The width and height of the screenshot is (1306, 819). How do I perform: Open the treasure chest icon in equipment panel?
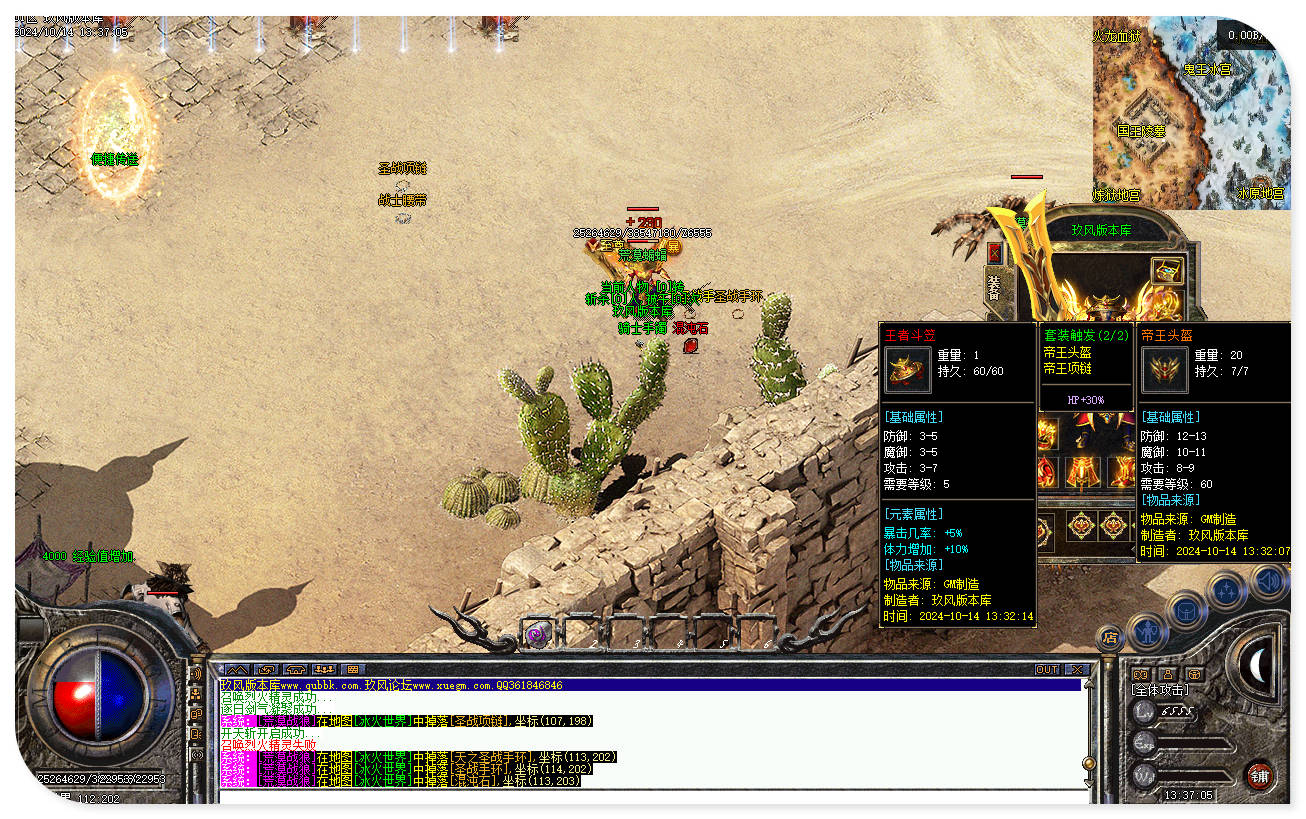click(x=1166, y=270)
